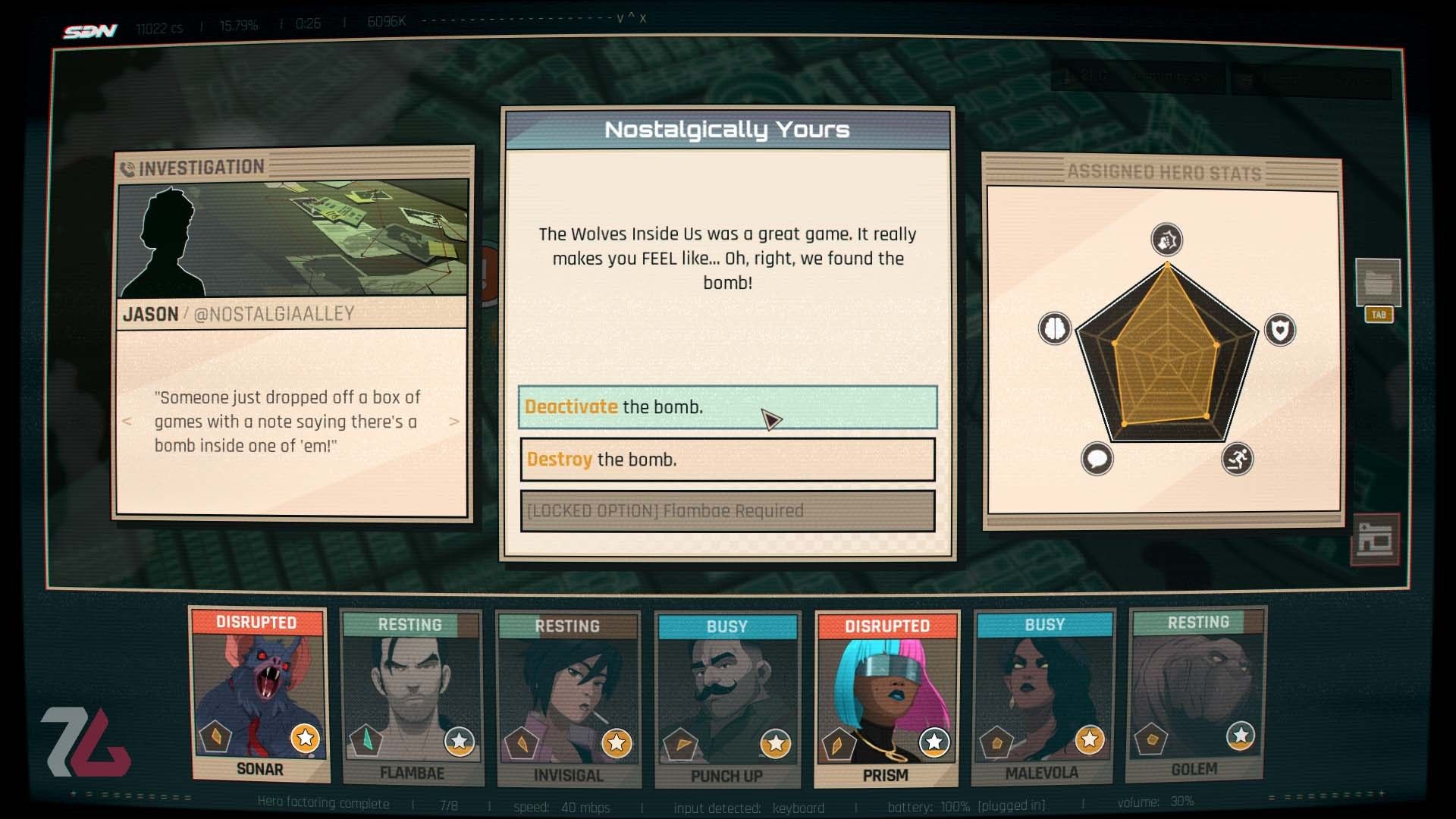1456x819 pixels.
Task: Select the locked Flambae Required option
Action: [x=727, y=511]
